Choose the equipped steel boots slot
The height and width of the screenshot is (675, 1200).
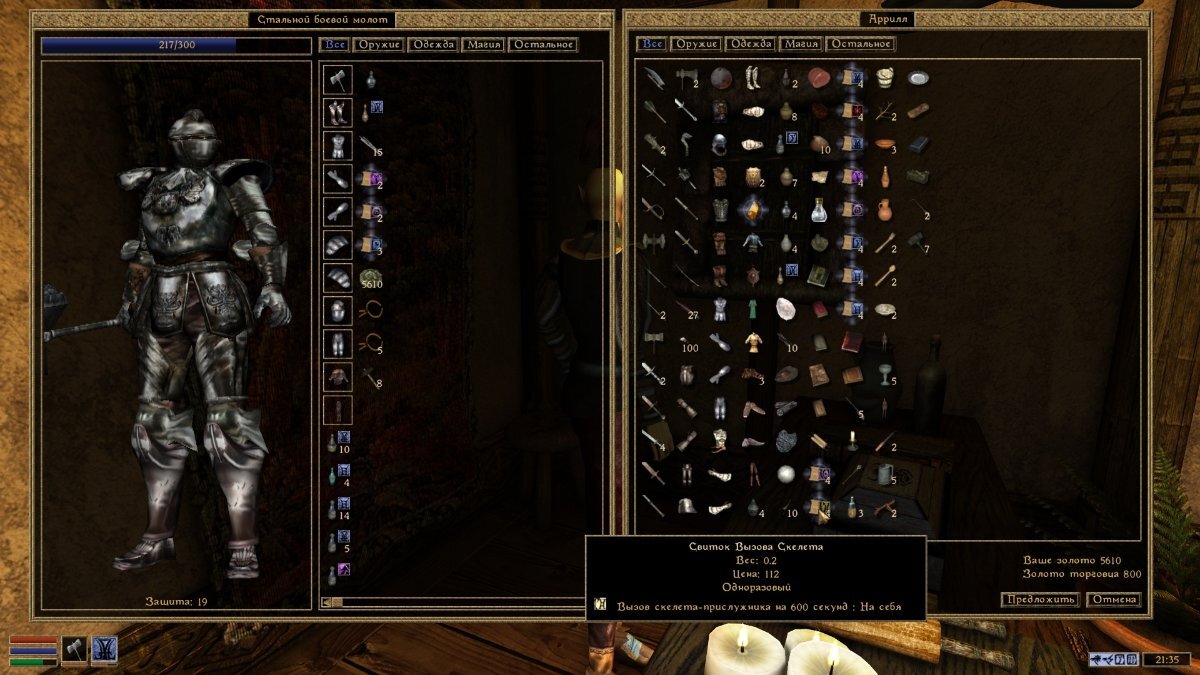(337, 111)
